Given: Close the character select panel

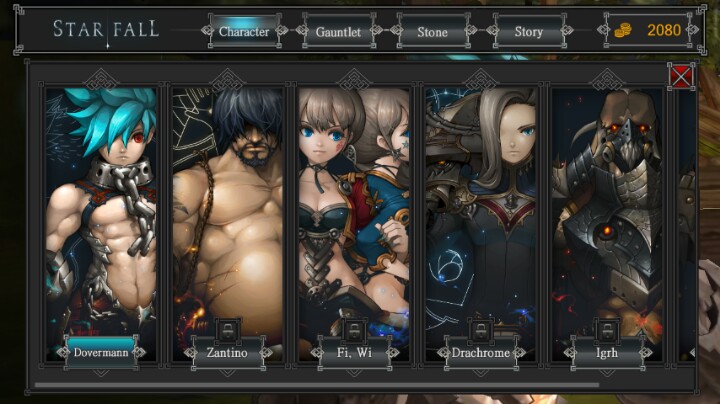Looking at the screenshot, I should [x=681, y=76].
